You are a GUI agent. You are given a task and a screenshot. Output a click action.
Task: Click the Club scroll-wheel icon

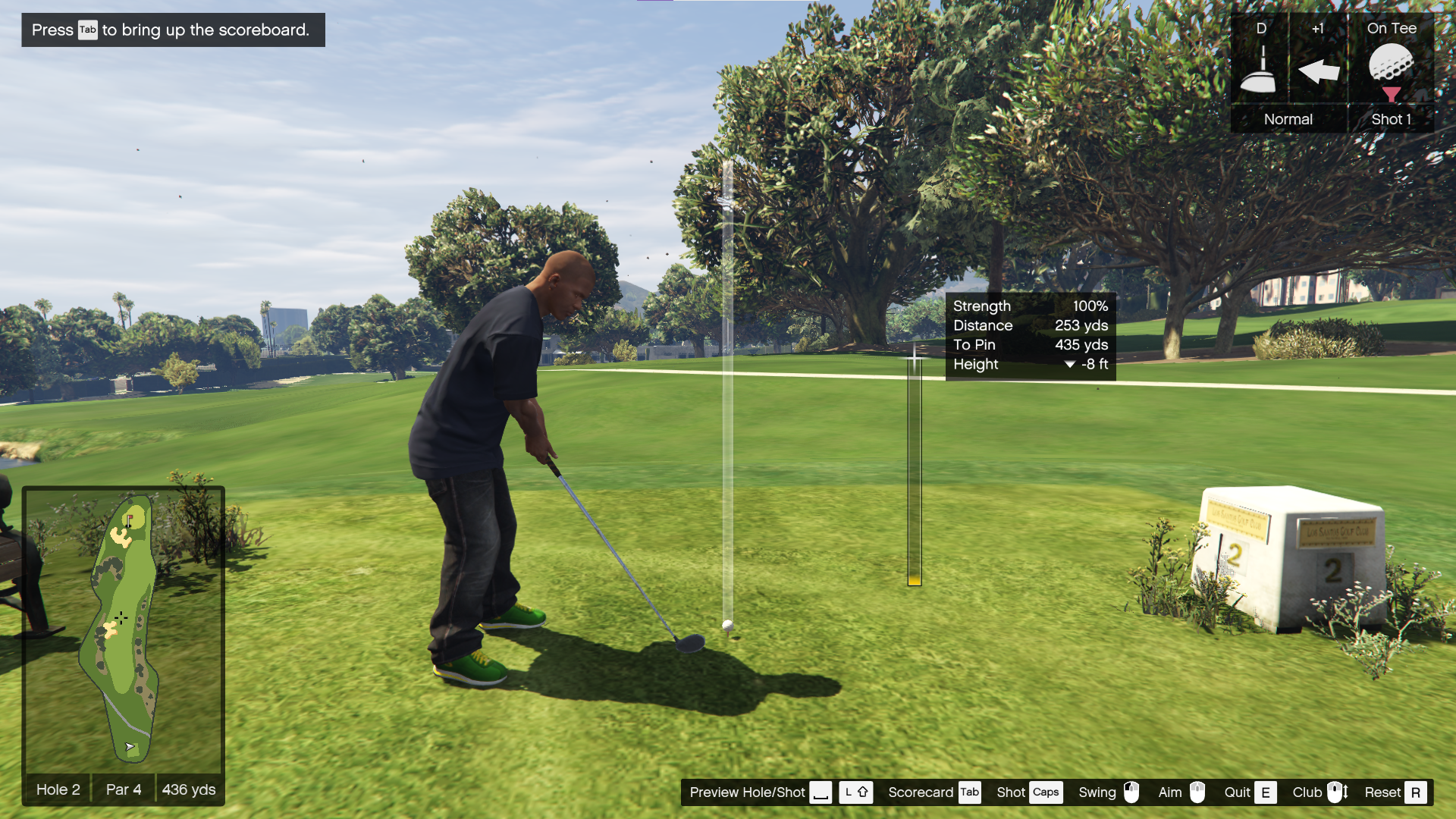pyautogui.click(x=1336, y=792)
